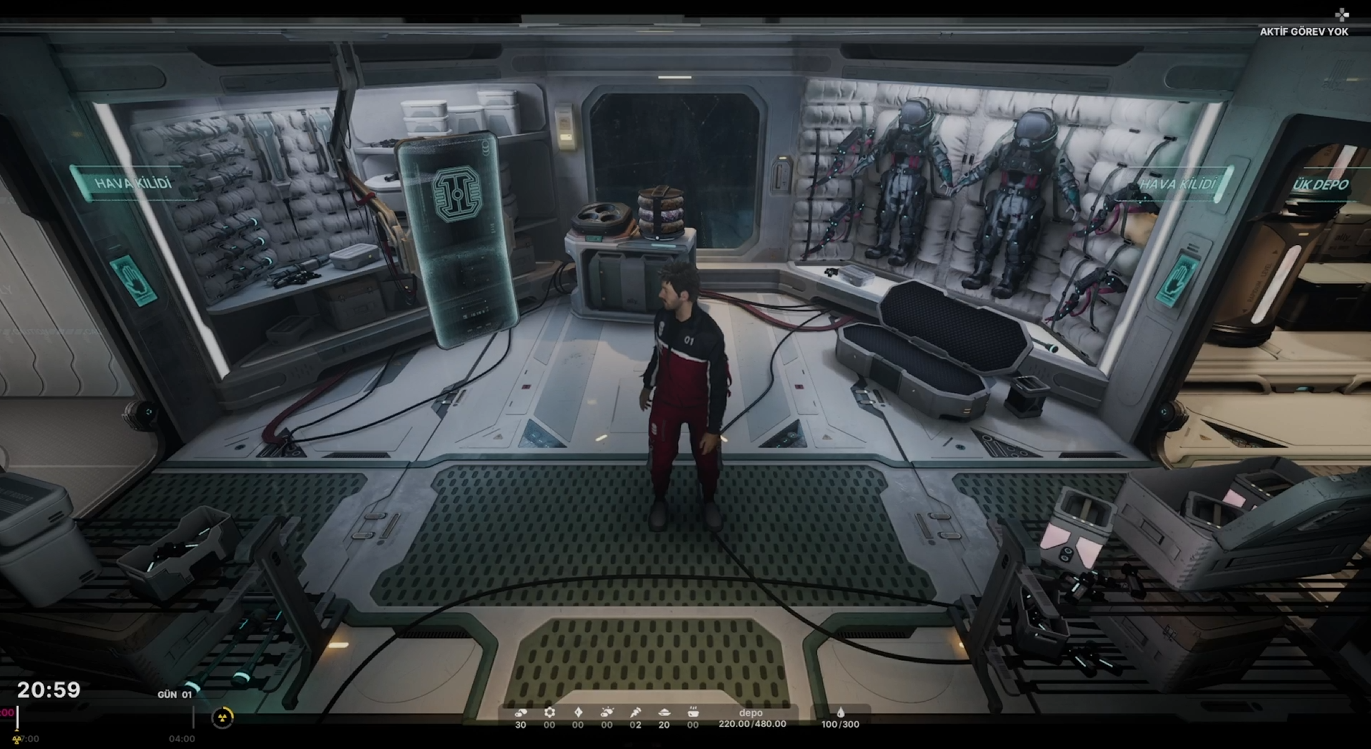Click the yellow radiation event icon
The height and width of the screenshot is (749, 1371).
(x=223, y=717)
